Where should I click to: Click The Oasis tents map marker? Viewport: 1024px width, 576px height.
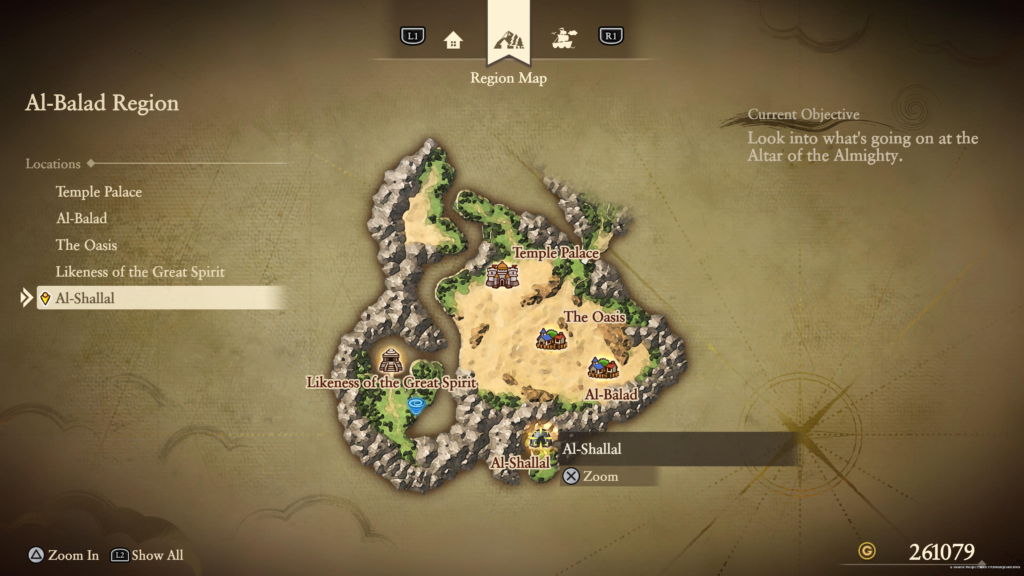click(x=551, y=338)
